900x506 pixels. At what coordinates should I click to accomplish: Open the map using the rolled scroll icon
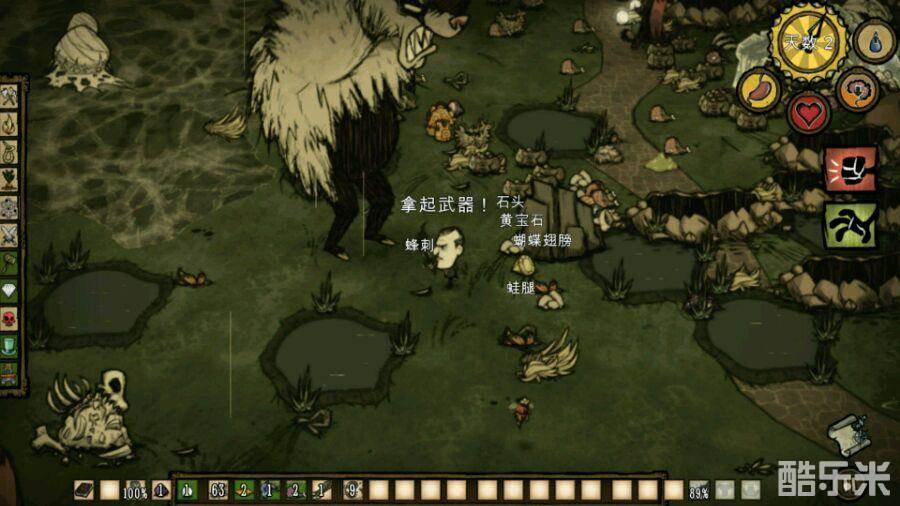point(849,436)
